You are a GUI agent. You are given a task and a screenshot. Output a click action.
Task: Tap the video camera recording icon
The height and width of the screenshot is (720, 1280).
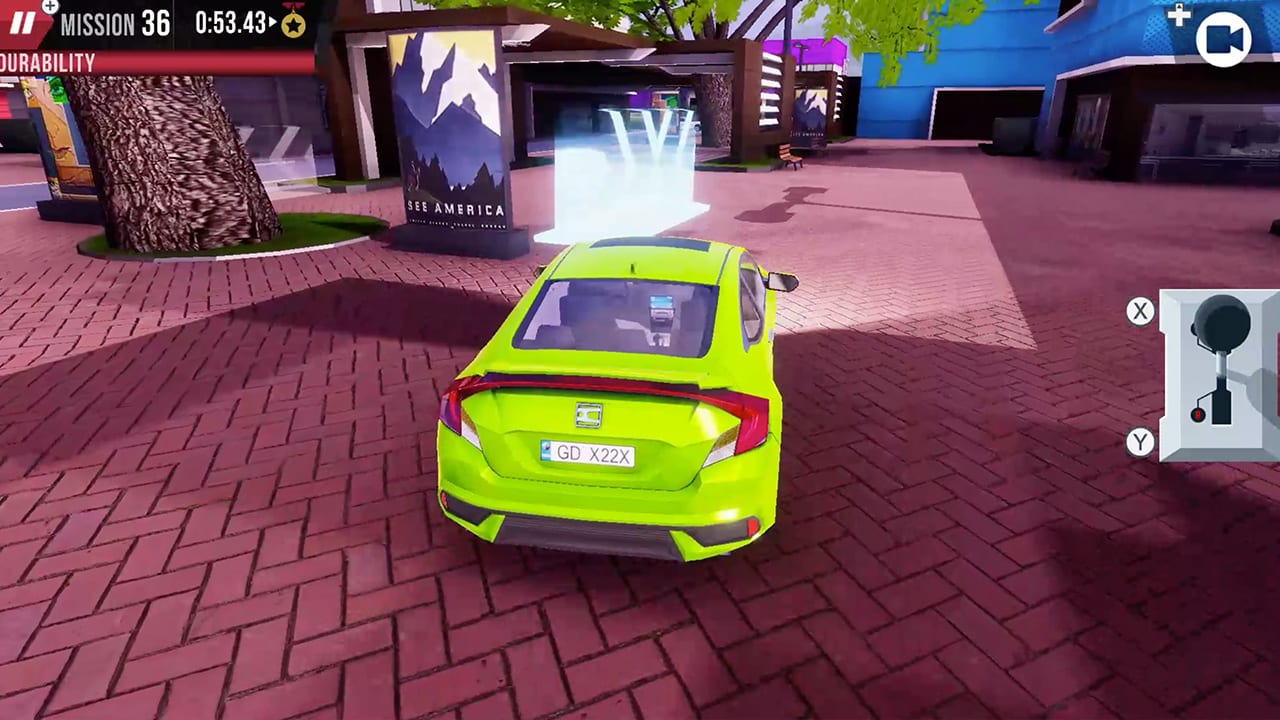point(1224,38)
